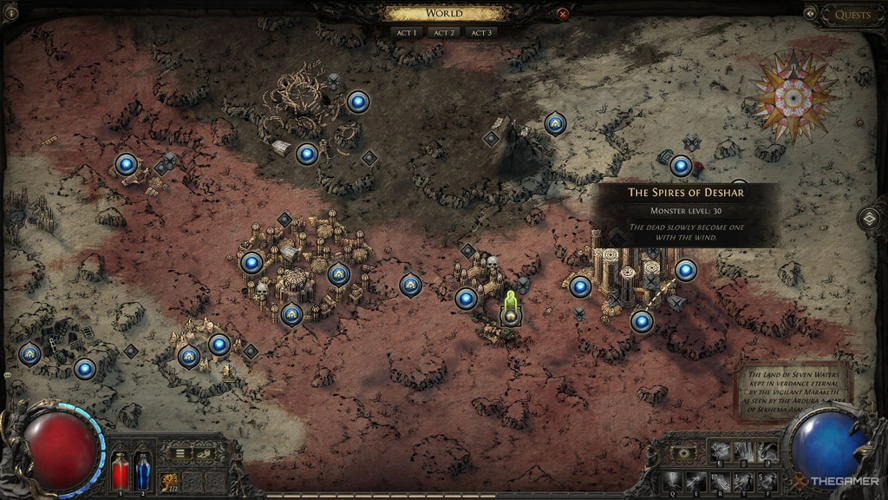The width and height of the screenshot is (888, 500).
Task: Switch to the Act 1 map
Action: [405, 32]
